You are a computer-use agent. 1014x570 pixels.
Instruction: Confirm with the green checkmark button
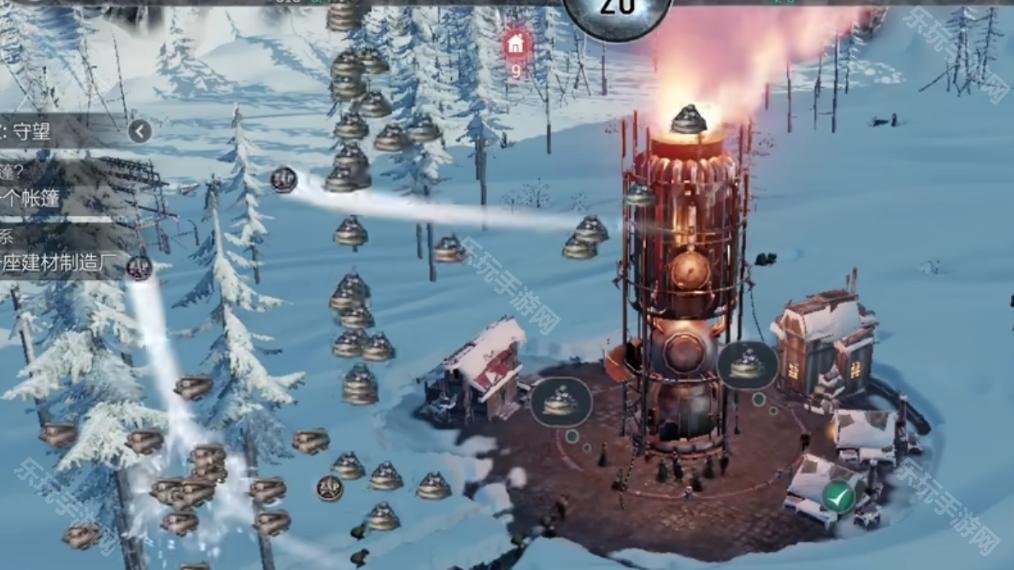(x=839, y=496)
